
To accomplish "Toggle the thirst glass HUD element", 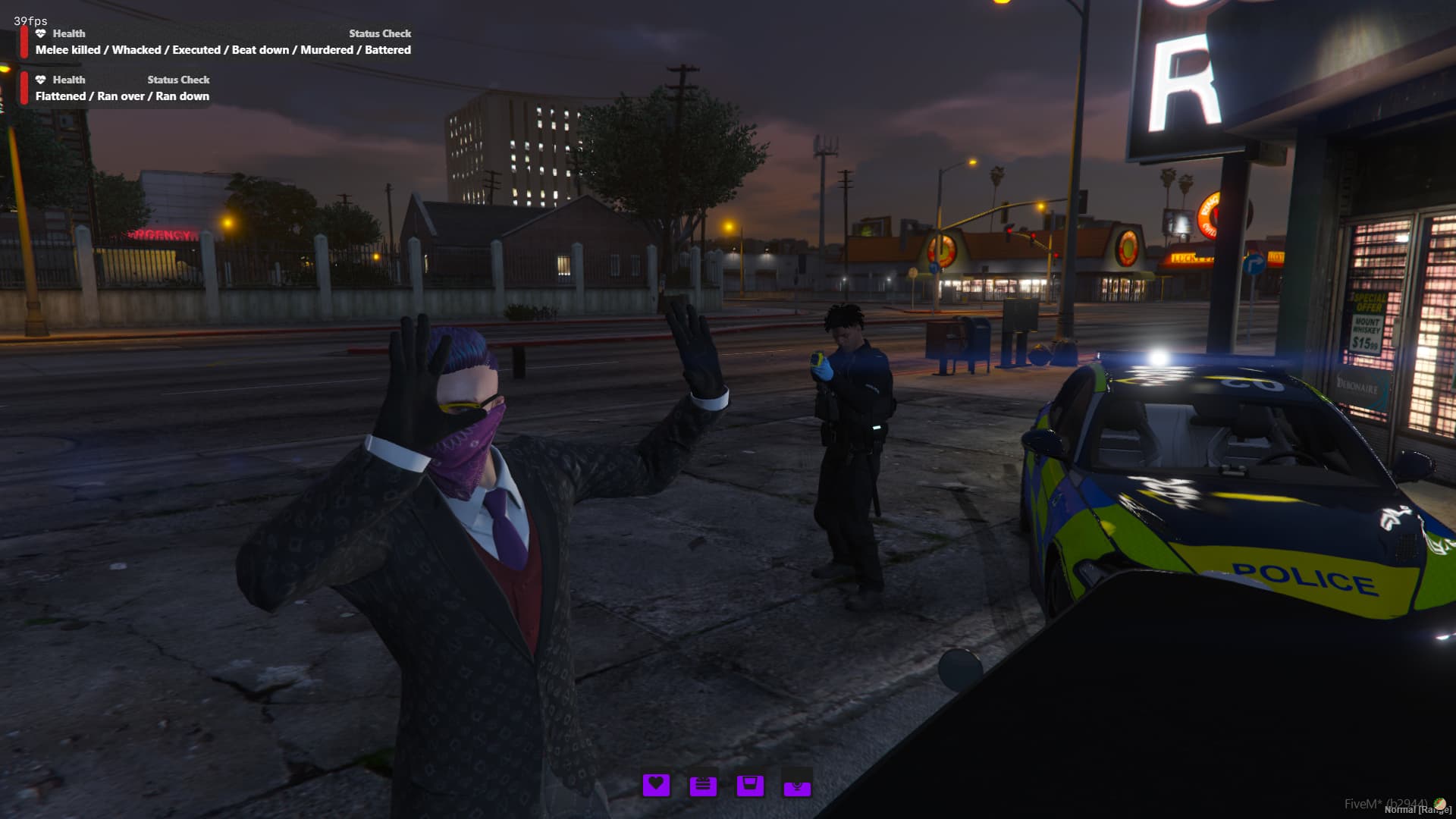I will [x=751, y=786].
